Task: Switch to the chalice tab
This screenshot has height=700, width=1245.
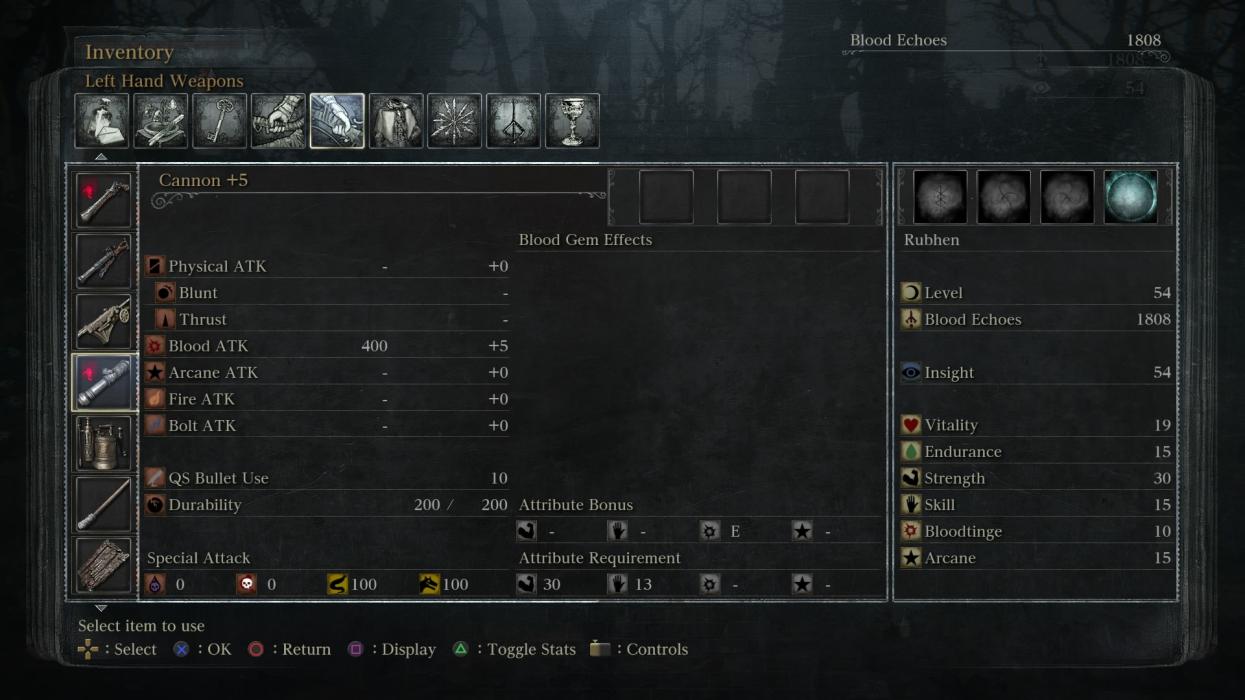Action: click(572, 121)
